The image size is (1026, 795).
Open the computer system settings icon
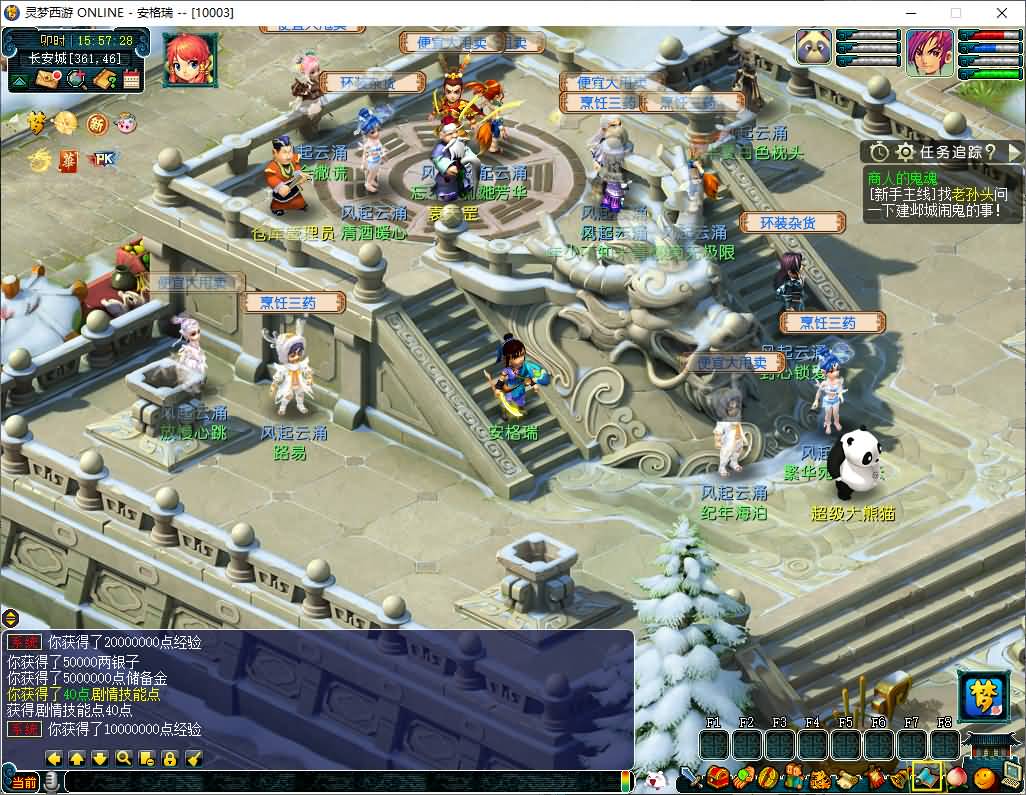pos(1011,774)
